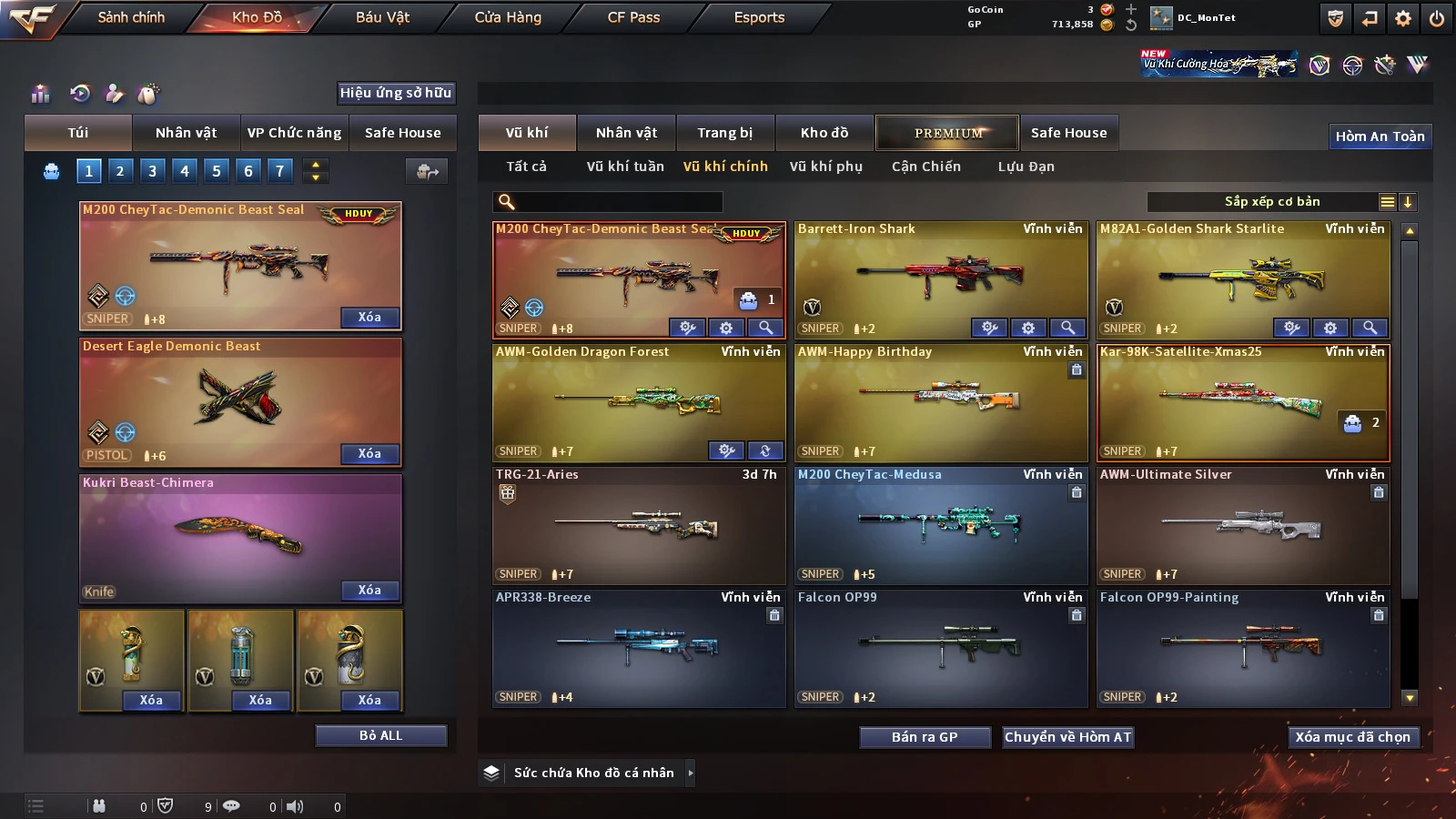
Task: Open the Sảnh chính lobby tab
Action: coord(131,17)
